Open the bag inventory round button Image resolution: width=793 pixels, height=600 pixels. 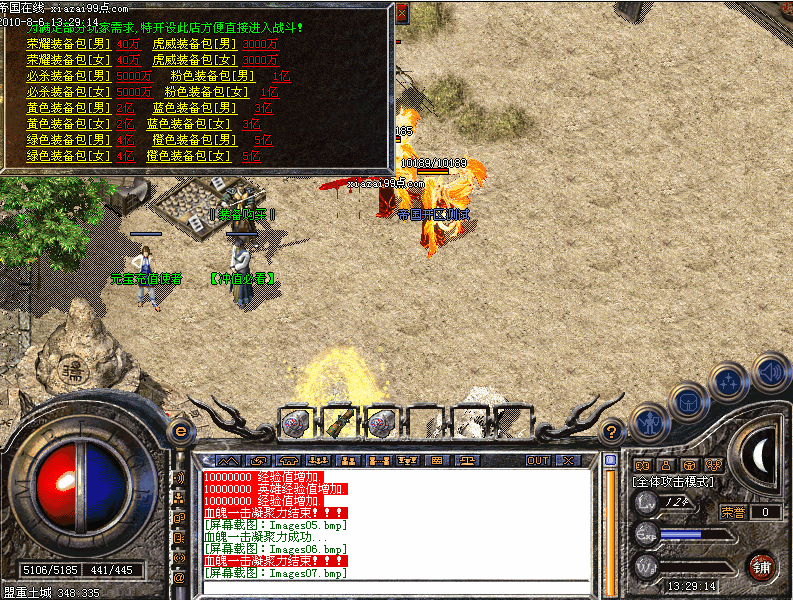pyautogui.click(x=690, y=402)
